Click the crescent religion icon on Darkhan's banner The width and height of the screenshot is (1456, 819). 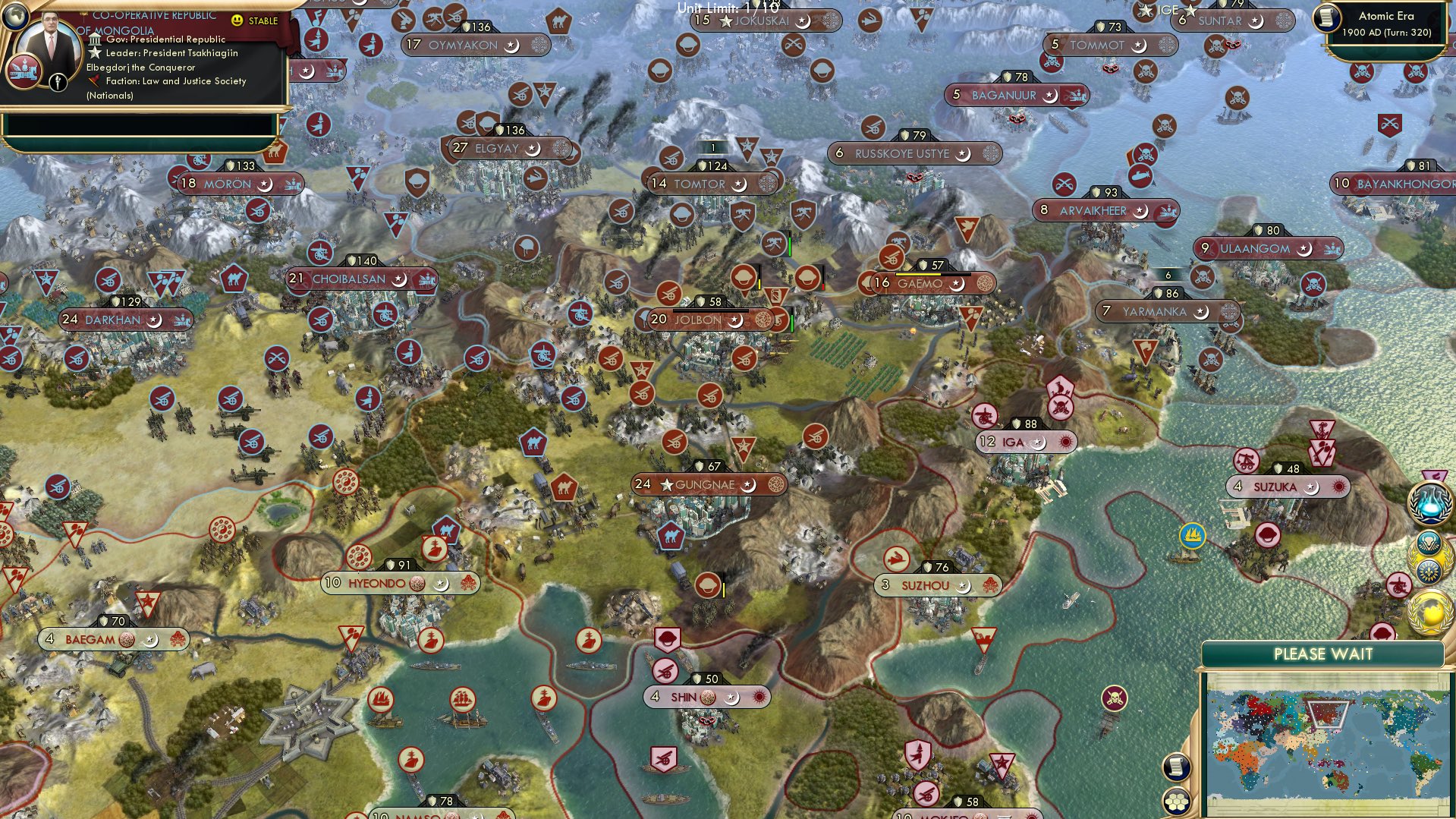156,320
